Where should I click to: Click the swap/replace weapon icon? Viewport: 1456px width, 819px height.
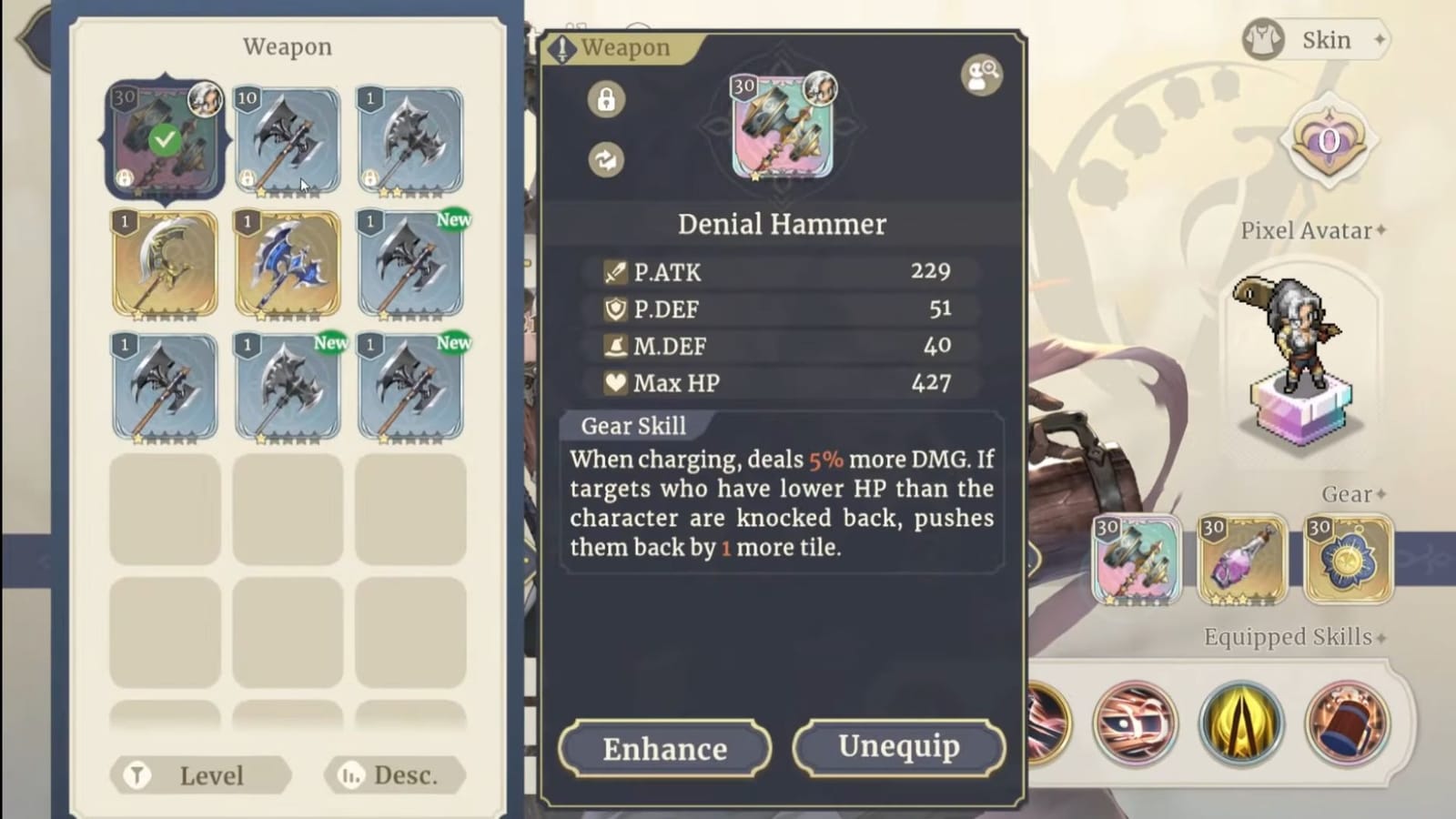(x=604, y=159)
